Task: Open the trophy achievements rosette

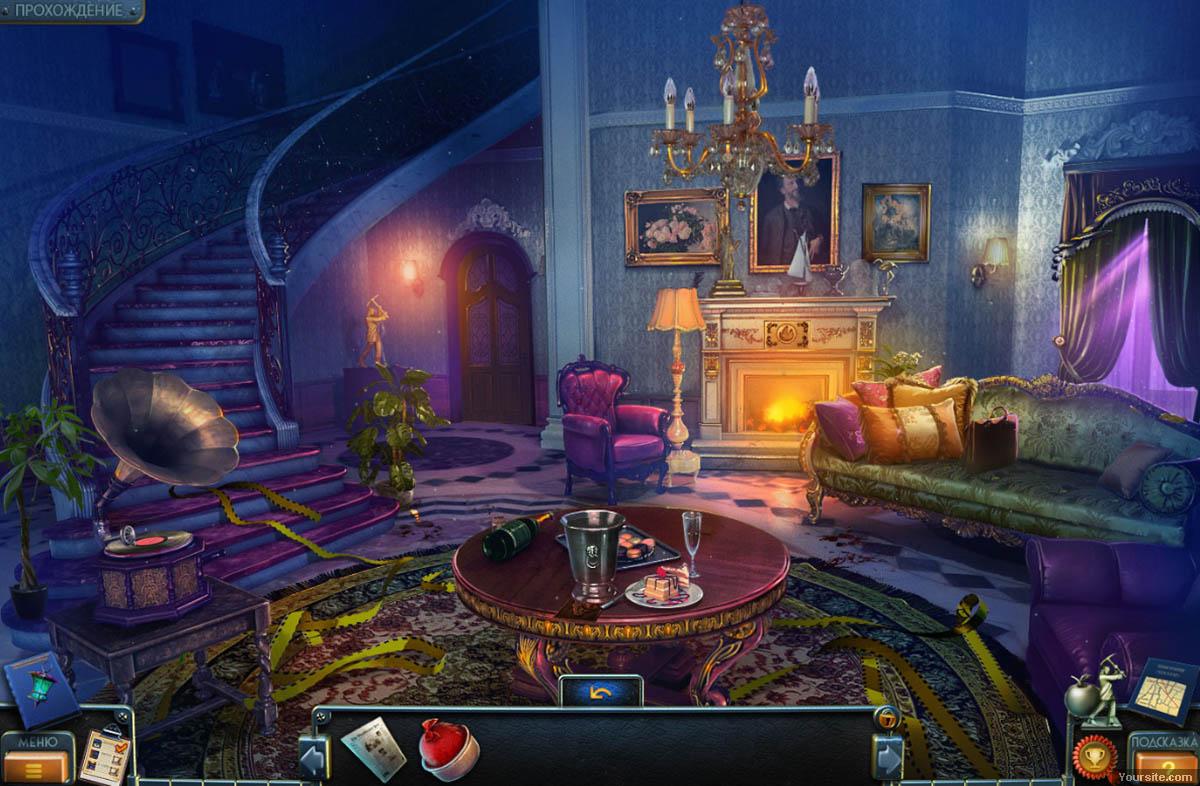Action: tap(1095, 758)
